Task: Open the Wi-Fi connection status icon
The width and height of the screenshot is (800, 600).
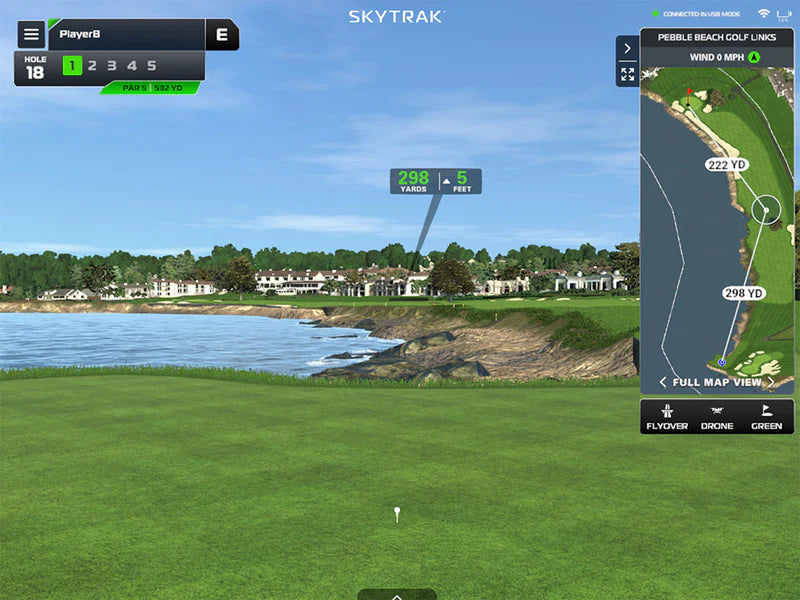Action: [763, 14]
